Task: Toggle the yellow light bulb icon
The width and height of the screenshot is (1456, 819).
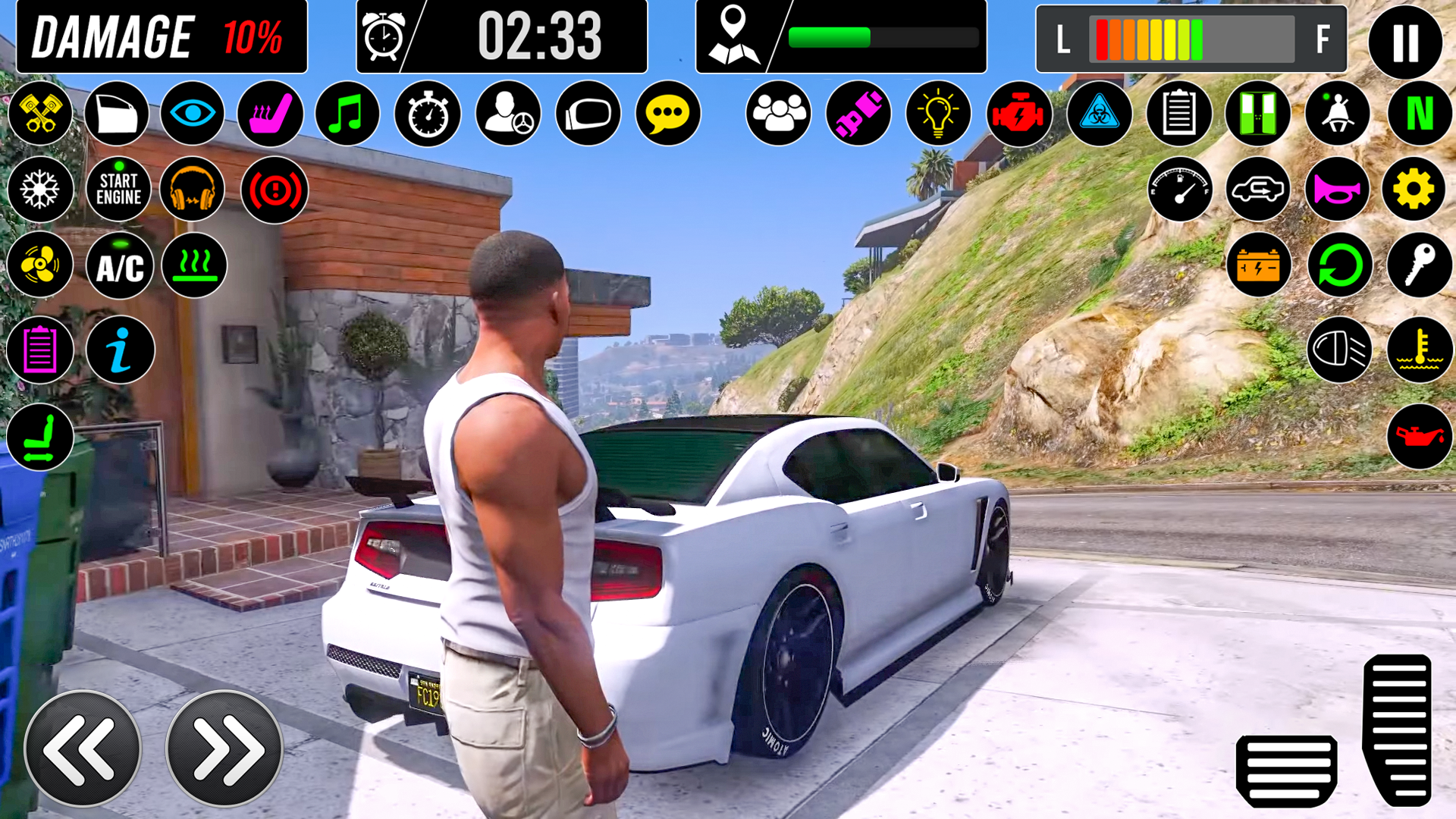Action: [x=938, y=114]
